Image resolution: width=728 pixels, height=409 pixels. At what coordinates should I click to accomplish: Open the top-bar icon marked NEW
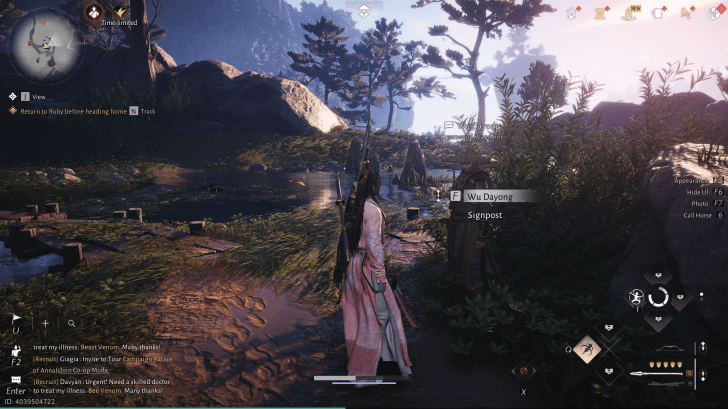pos(633,12)
